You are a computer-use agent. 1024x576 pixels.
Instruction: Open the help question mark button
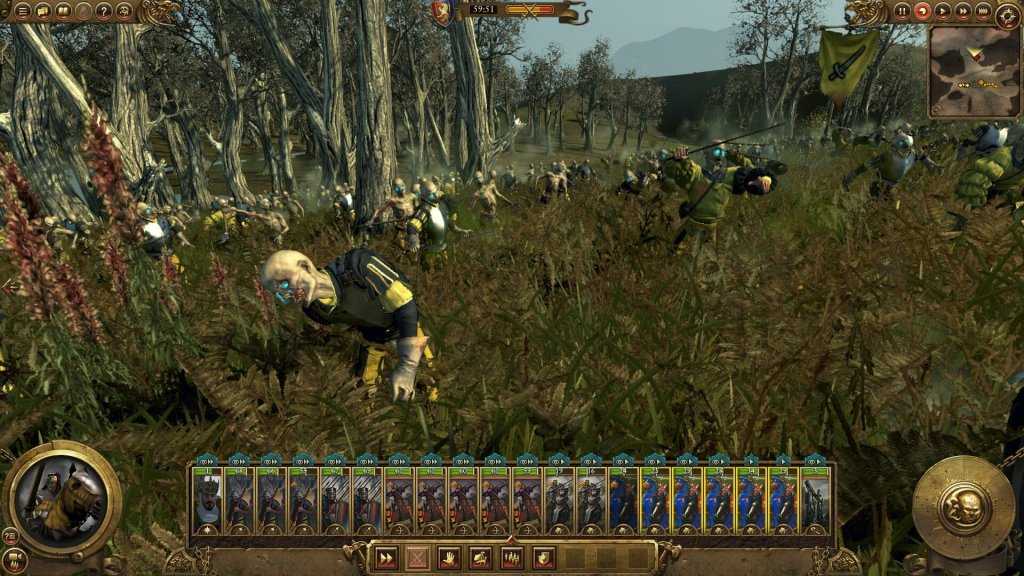click(104, 11)
